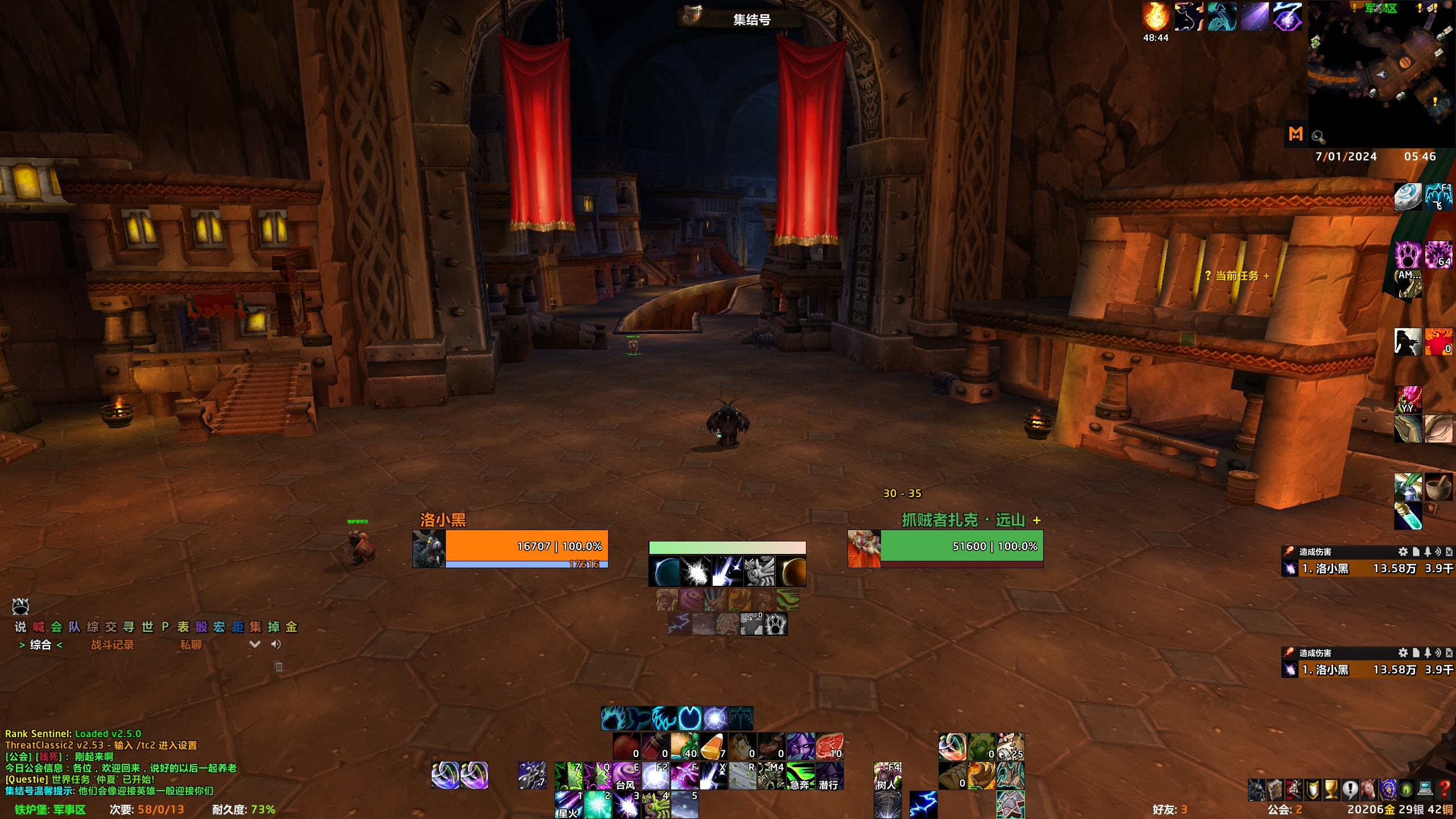Toggle the chat speaker sound icon
Viewport: 1456px width, 819px height.
276,644
